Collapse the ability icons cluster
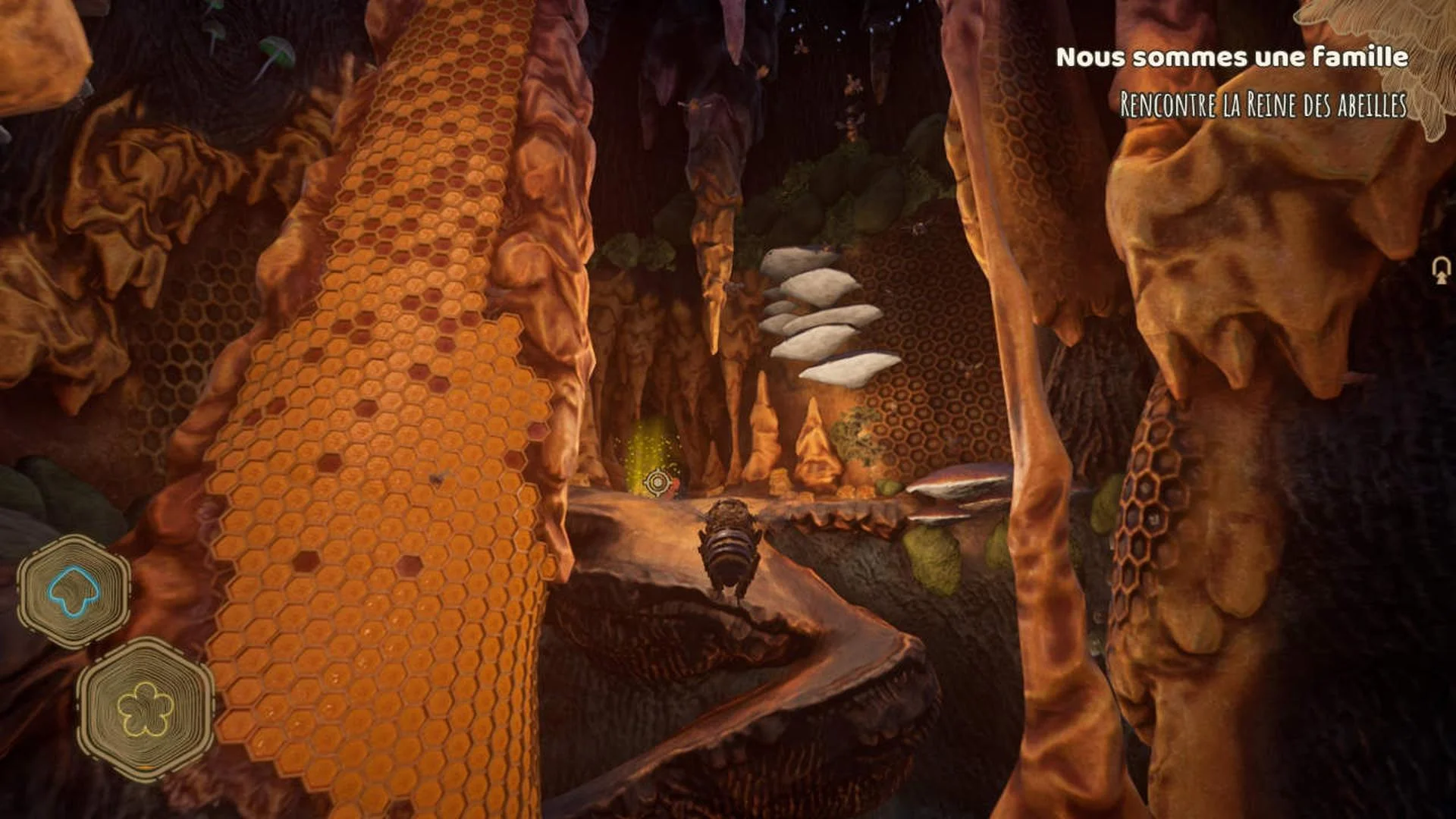Screen dimensions: 1456x819 point(110,652)
